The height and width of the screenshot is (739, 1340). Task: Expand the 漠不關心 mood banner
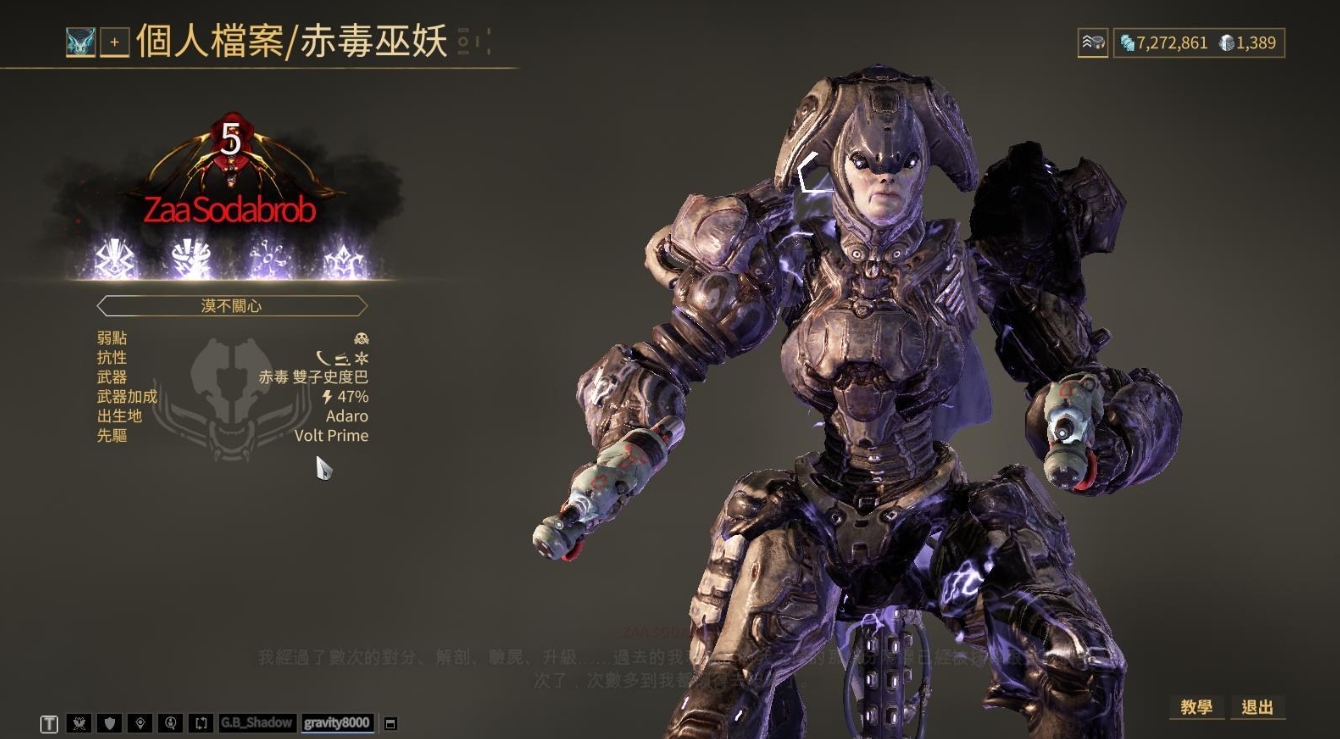point(233,306)
